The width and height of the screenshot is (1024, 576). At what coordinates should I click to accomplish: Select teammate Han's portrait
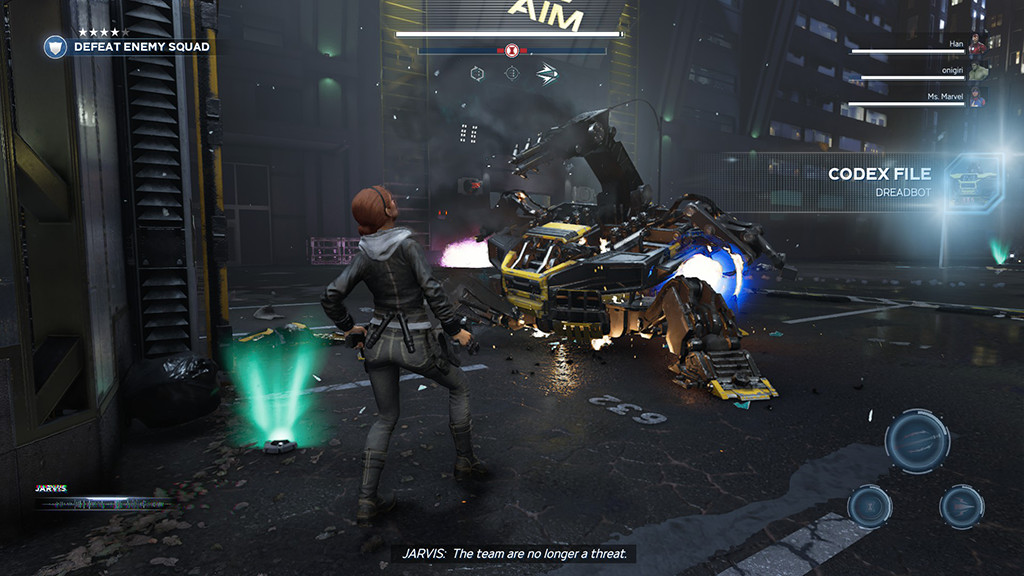[976, 46]
